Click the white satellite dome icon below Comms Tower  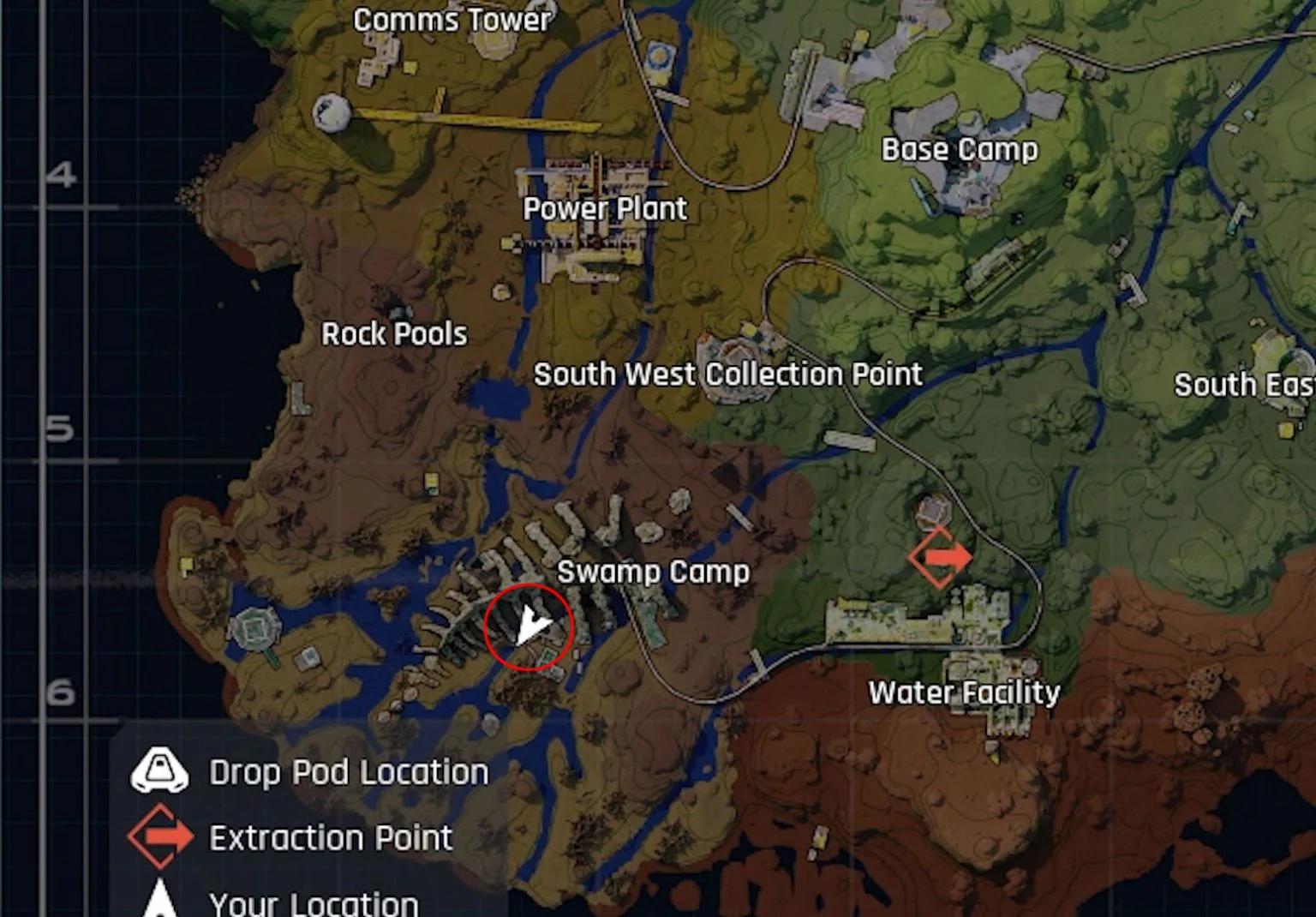pyautogui.click(x=331, y=111)
